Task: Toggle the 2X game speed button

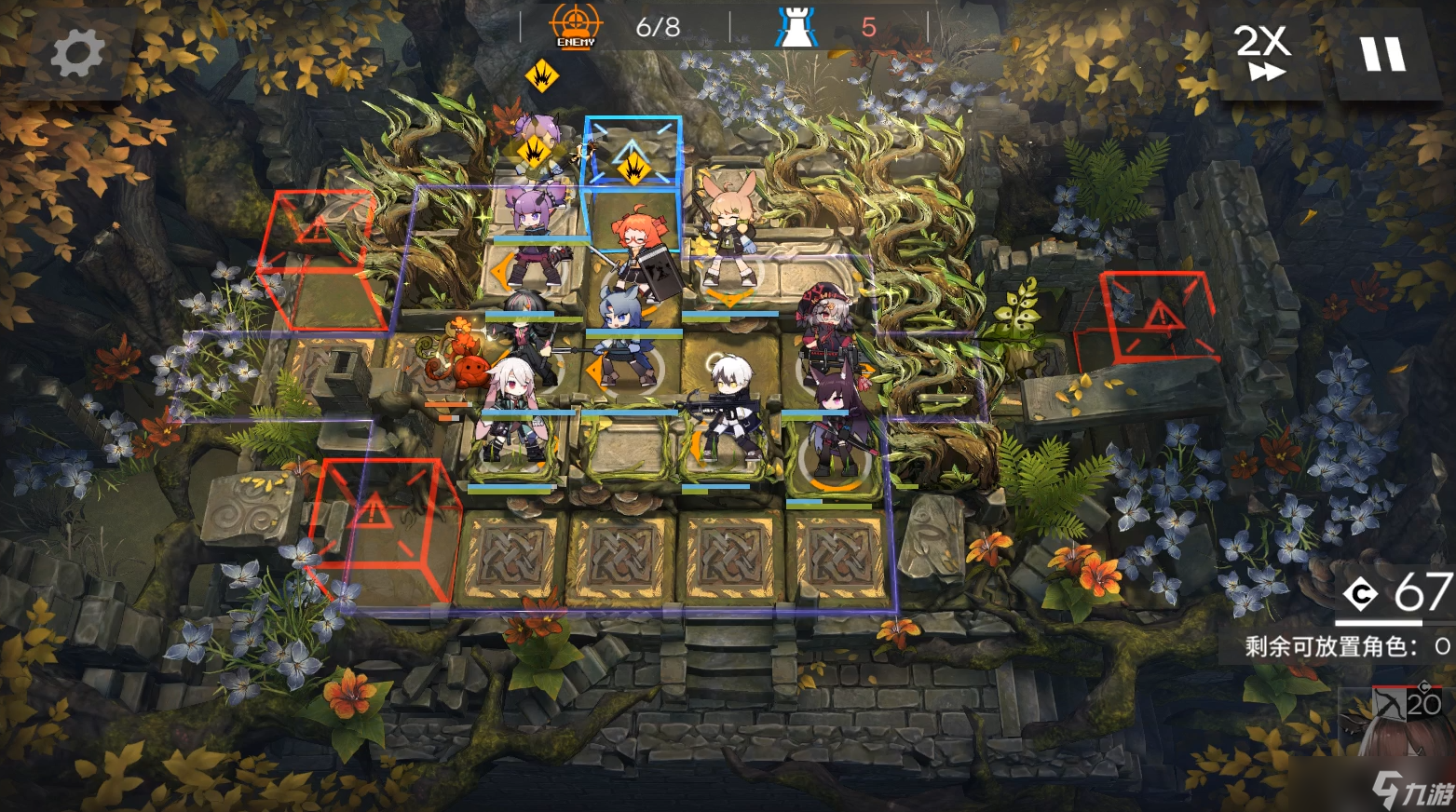Action: (1261, 53)
